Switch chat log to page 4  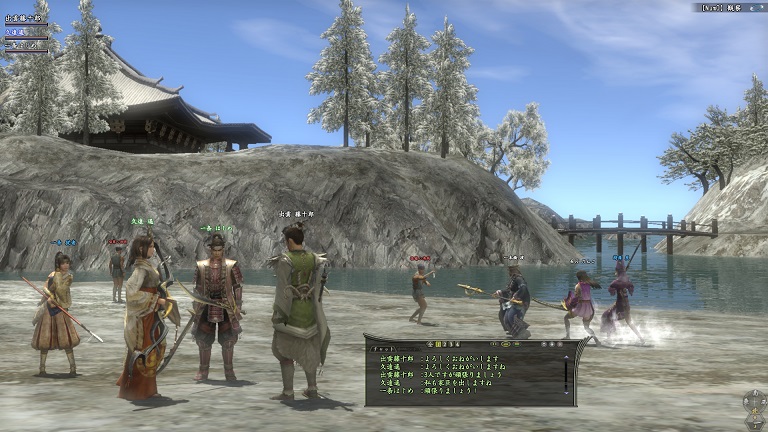click(x=456, y=342)
